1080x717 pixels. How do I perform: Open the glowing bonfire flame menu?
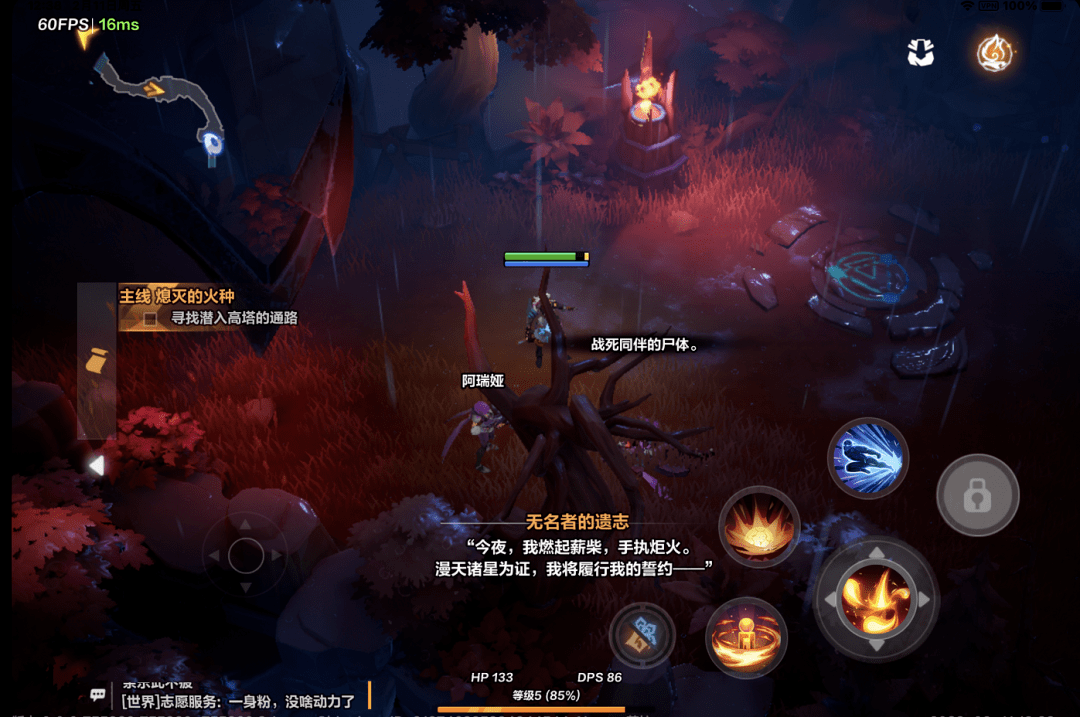(x=995, y=53)
